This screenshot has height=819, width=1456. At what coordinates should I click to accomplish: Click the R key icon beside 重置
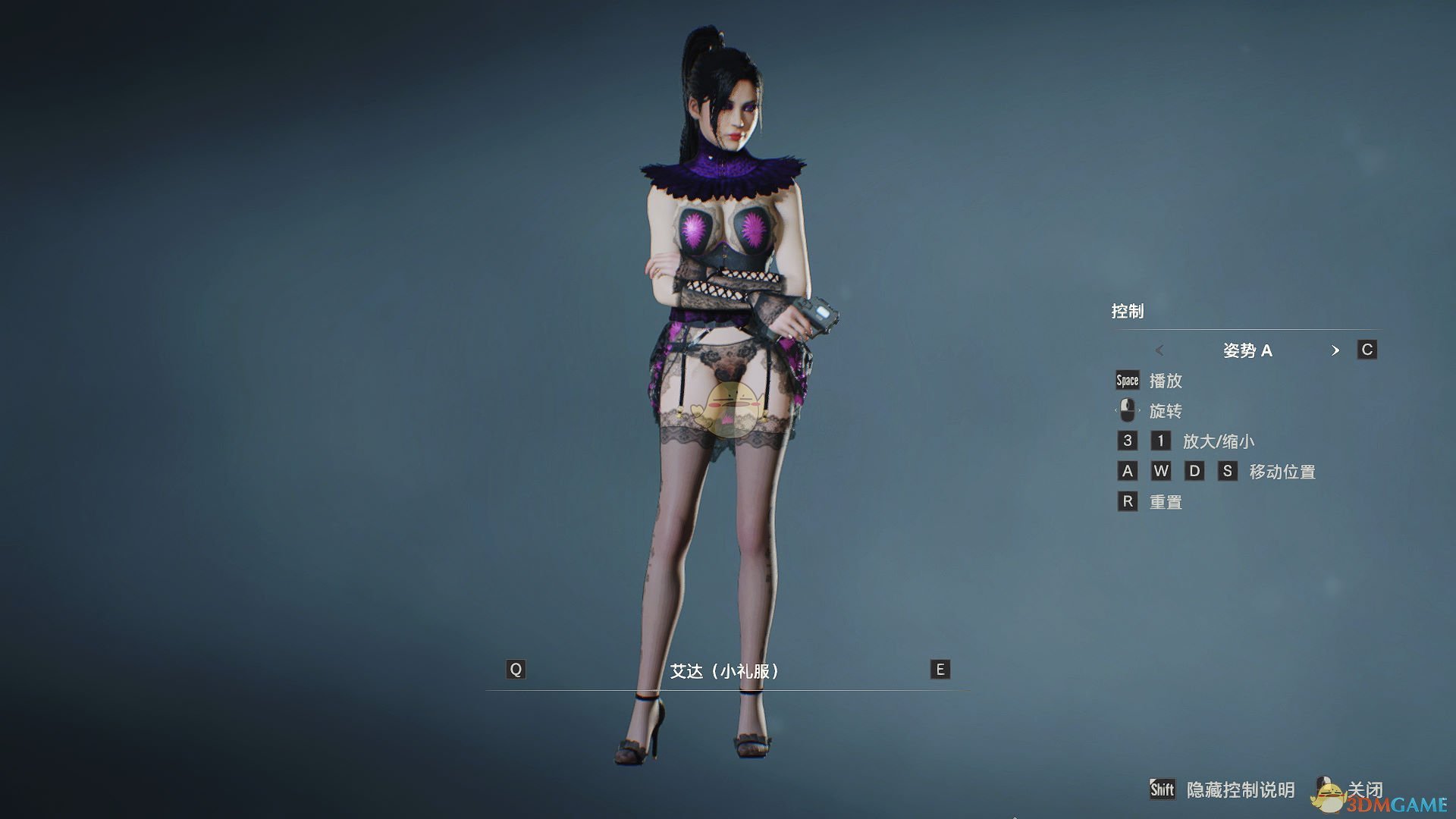pyautogui.click(x=1127, y=501)
